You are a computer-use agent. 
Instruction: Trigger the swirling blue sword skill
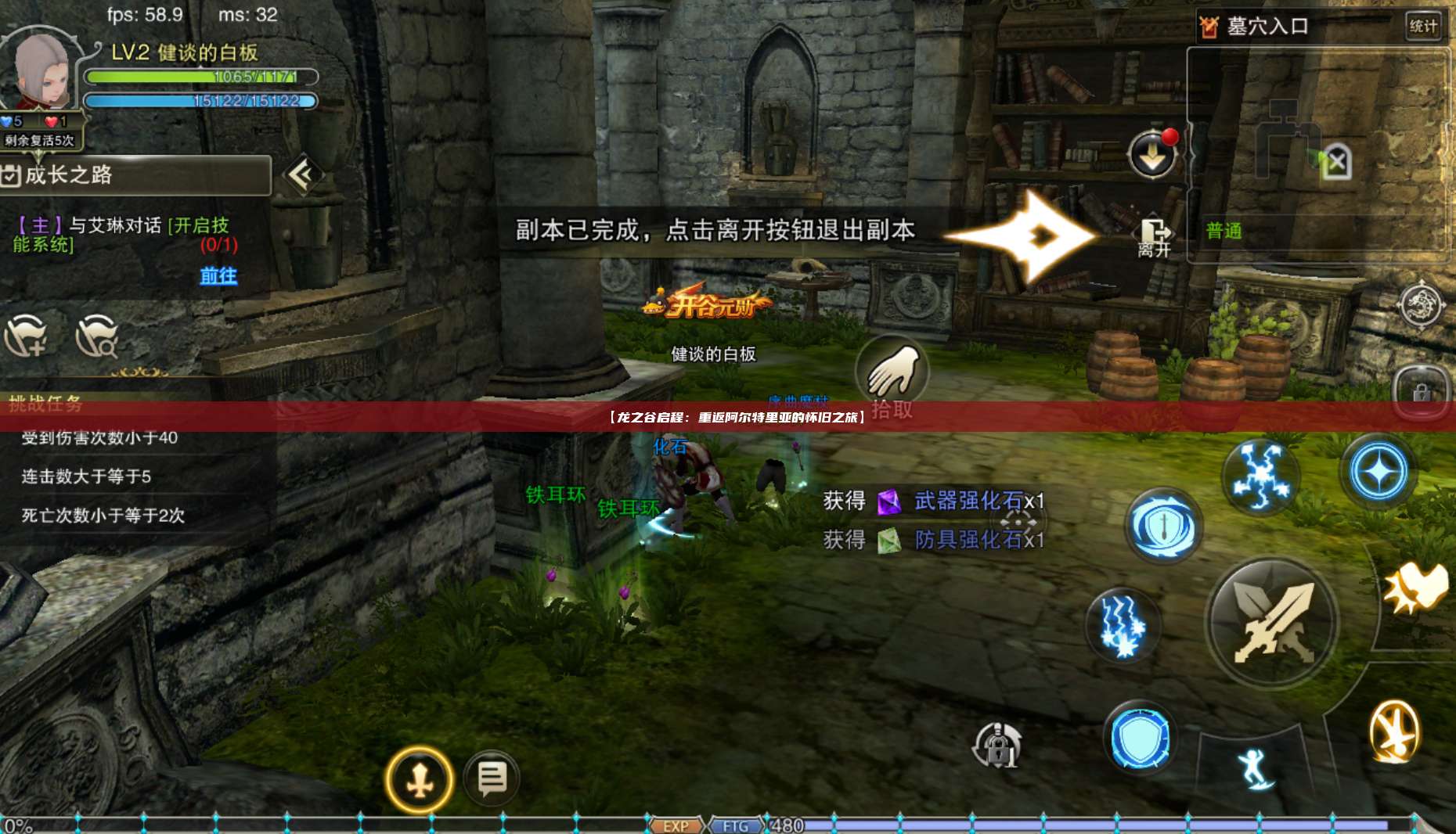[1163, 527]
